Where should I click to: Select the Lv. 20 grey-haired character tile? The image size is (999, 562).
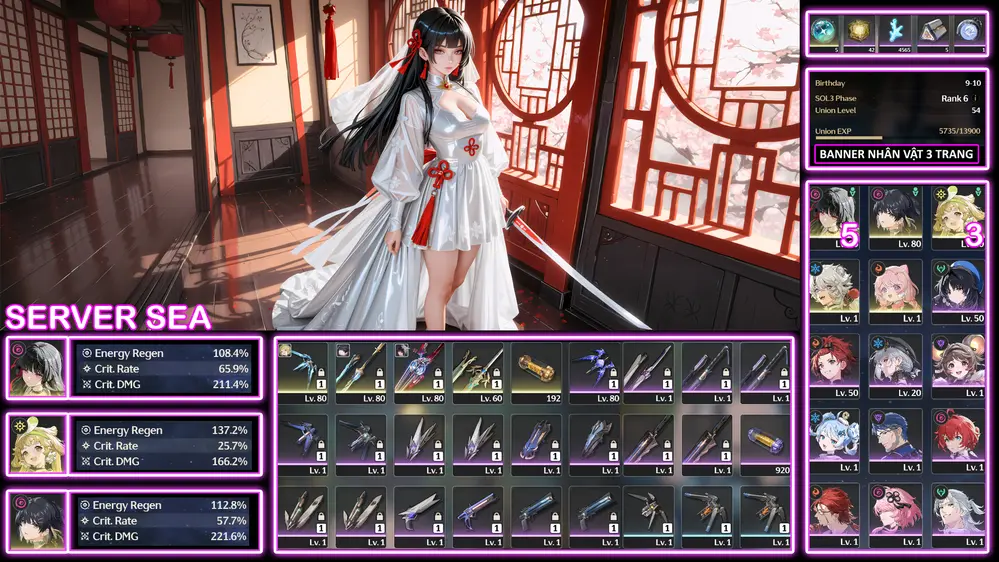tap(895, 359)
